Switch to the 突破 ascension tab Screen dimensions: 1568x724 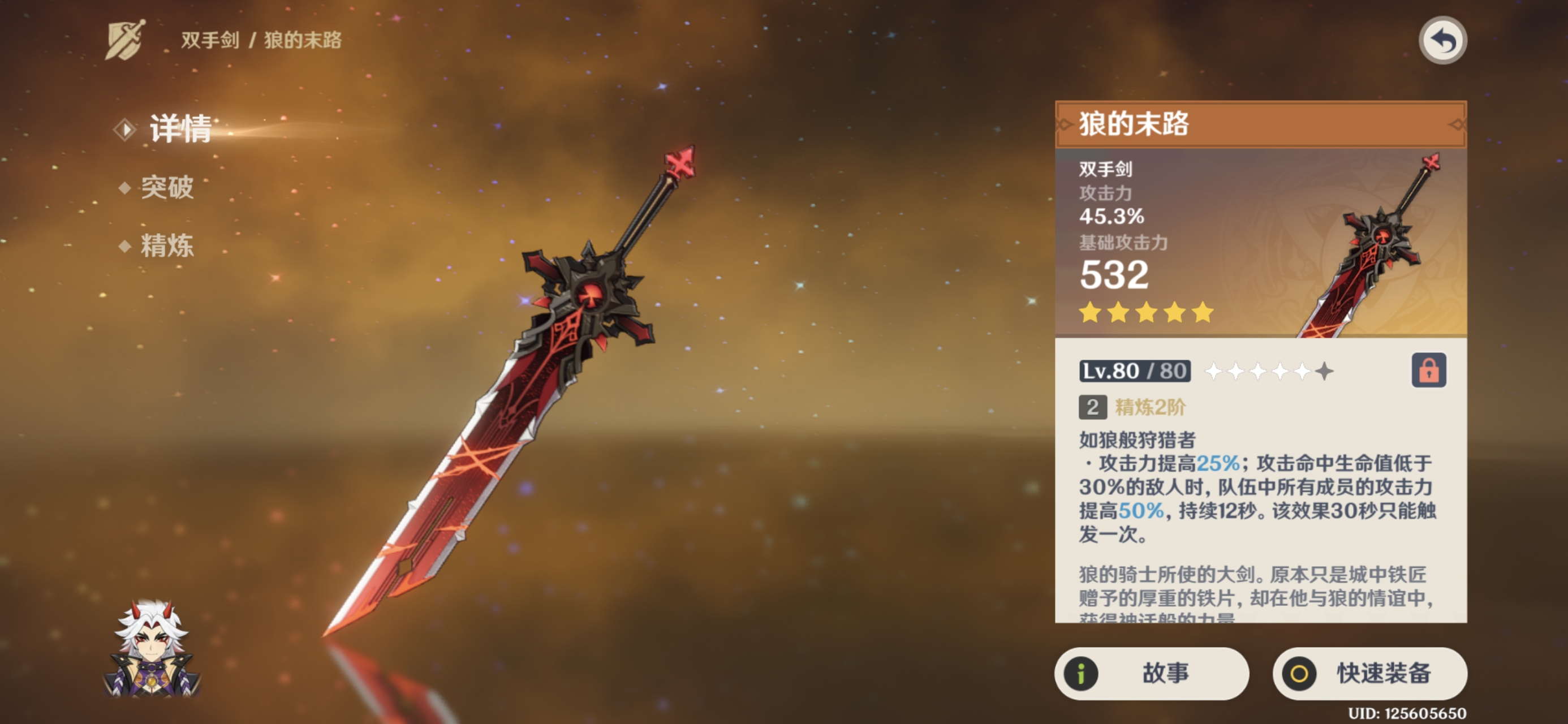point(166,188)
